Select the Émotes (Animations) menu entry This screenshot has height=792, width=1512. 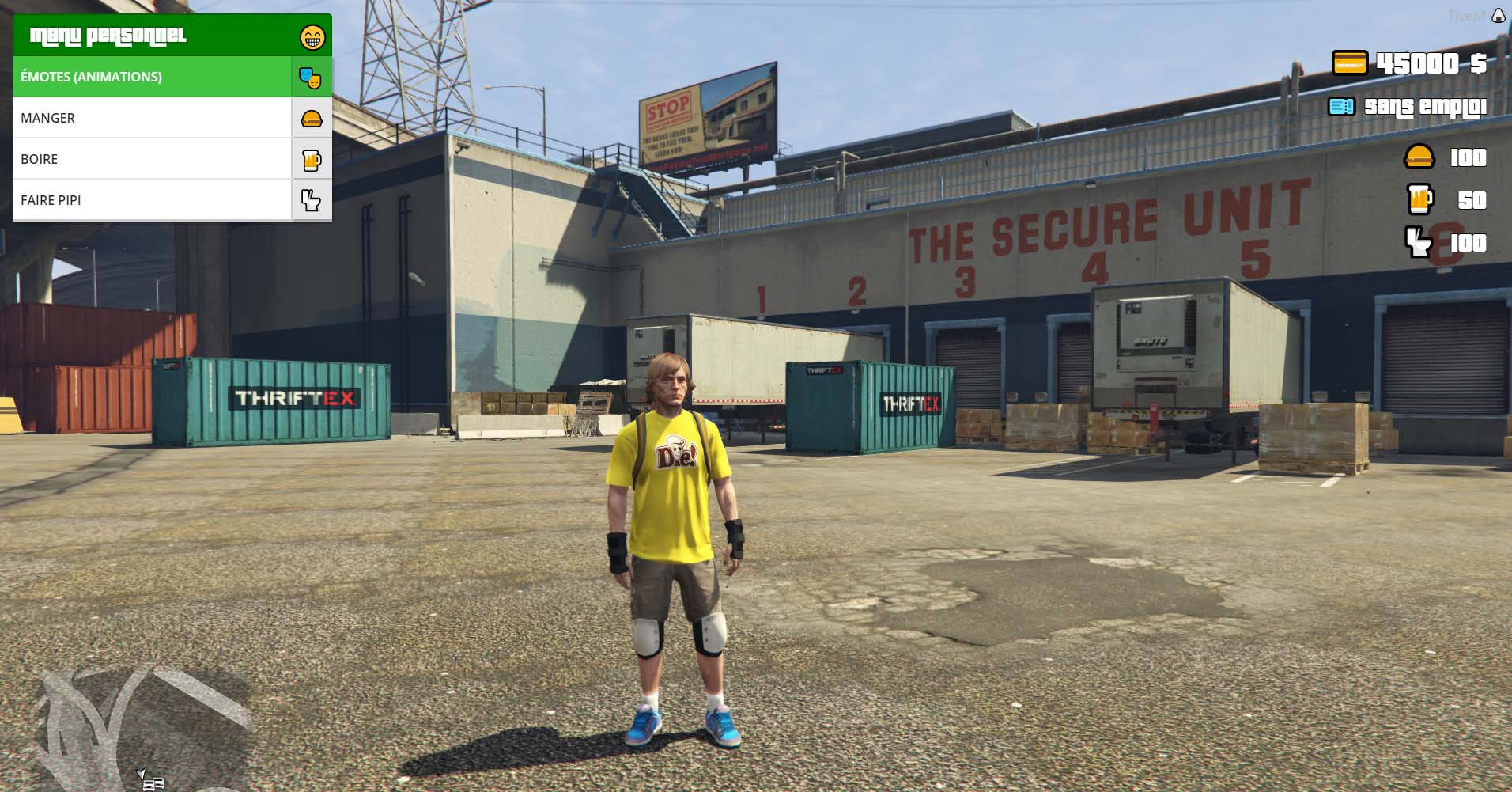click(x=152, y=77)
